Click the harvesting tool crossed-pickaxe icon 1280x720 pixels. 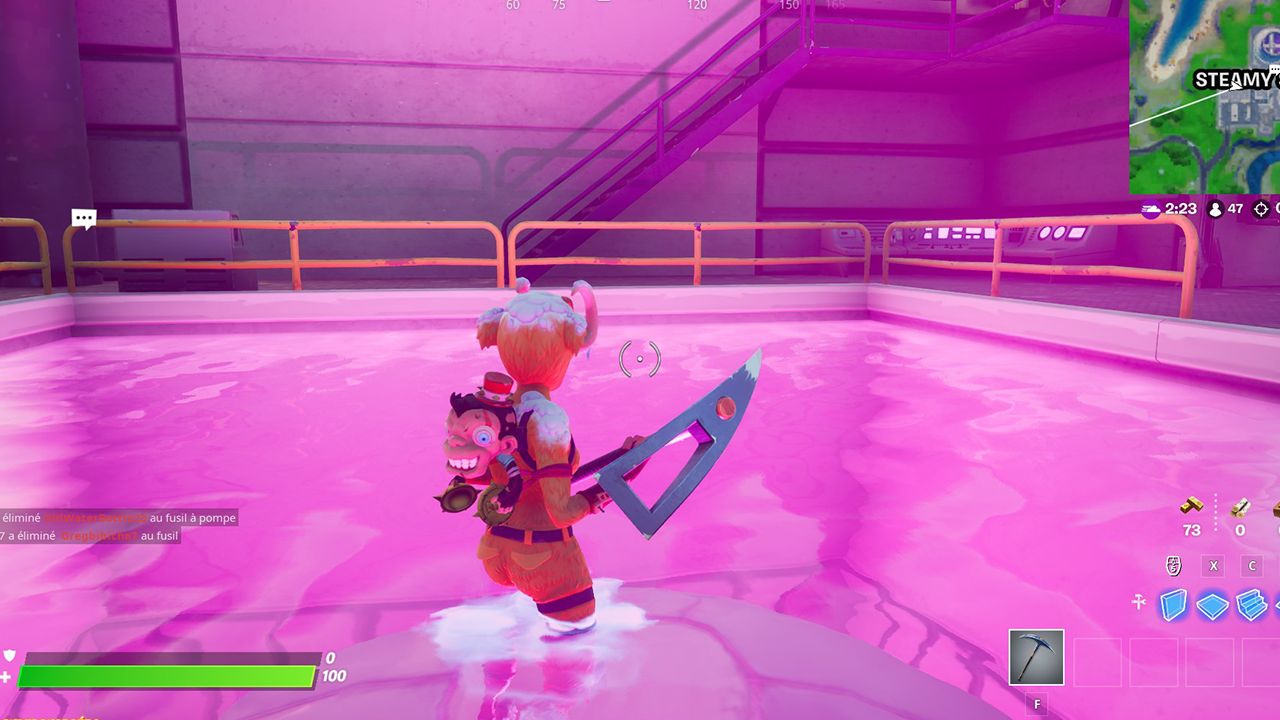(1138, 602)
